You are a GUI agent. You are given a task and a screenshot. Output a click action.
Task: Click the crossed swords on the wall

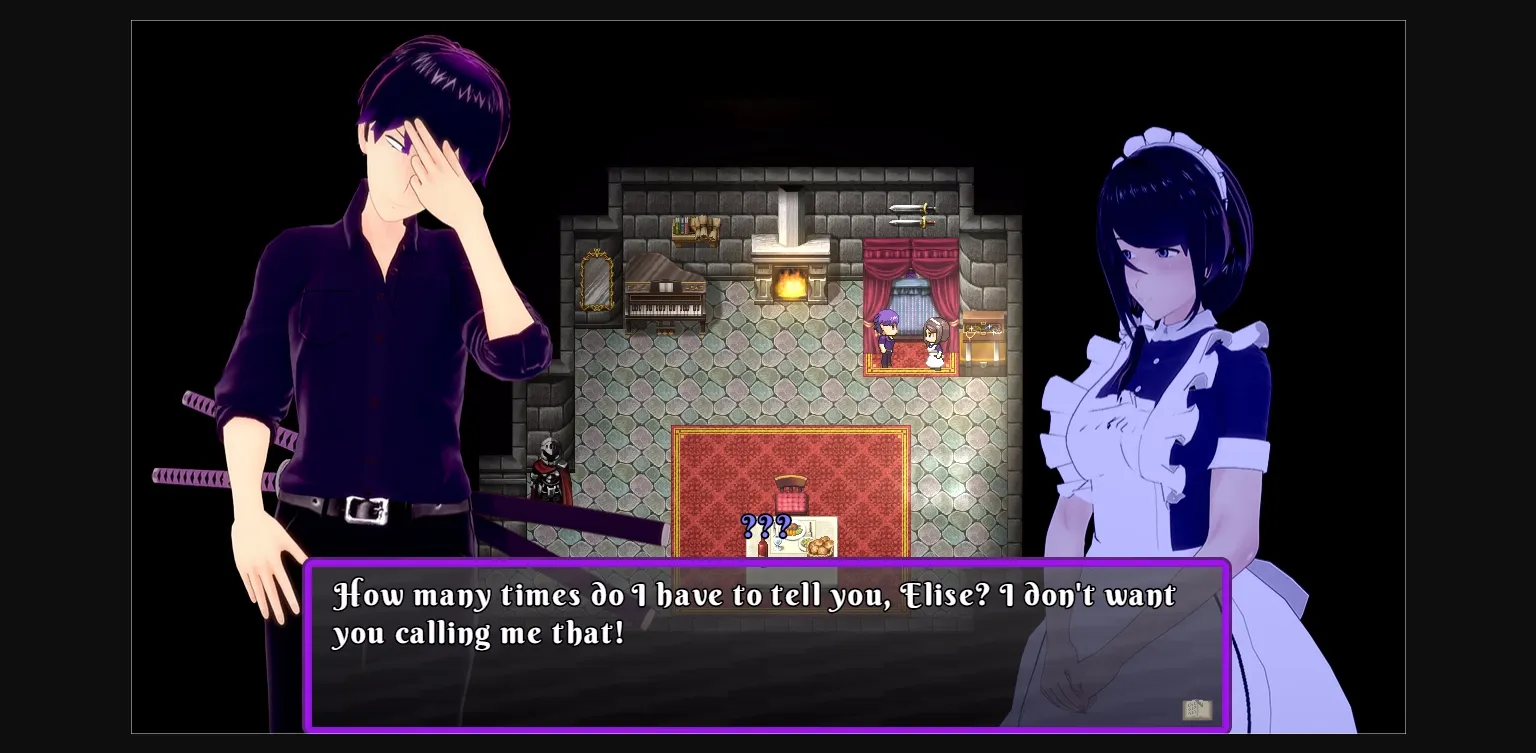coord(912,215)
